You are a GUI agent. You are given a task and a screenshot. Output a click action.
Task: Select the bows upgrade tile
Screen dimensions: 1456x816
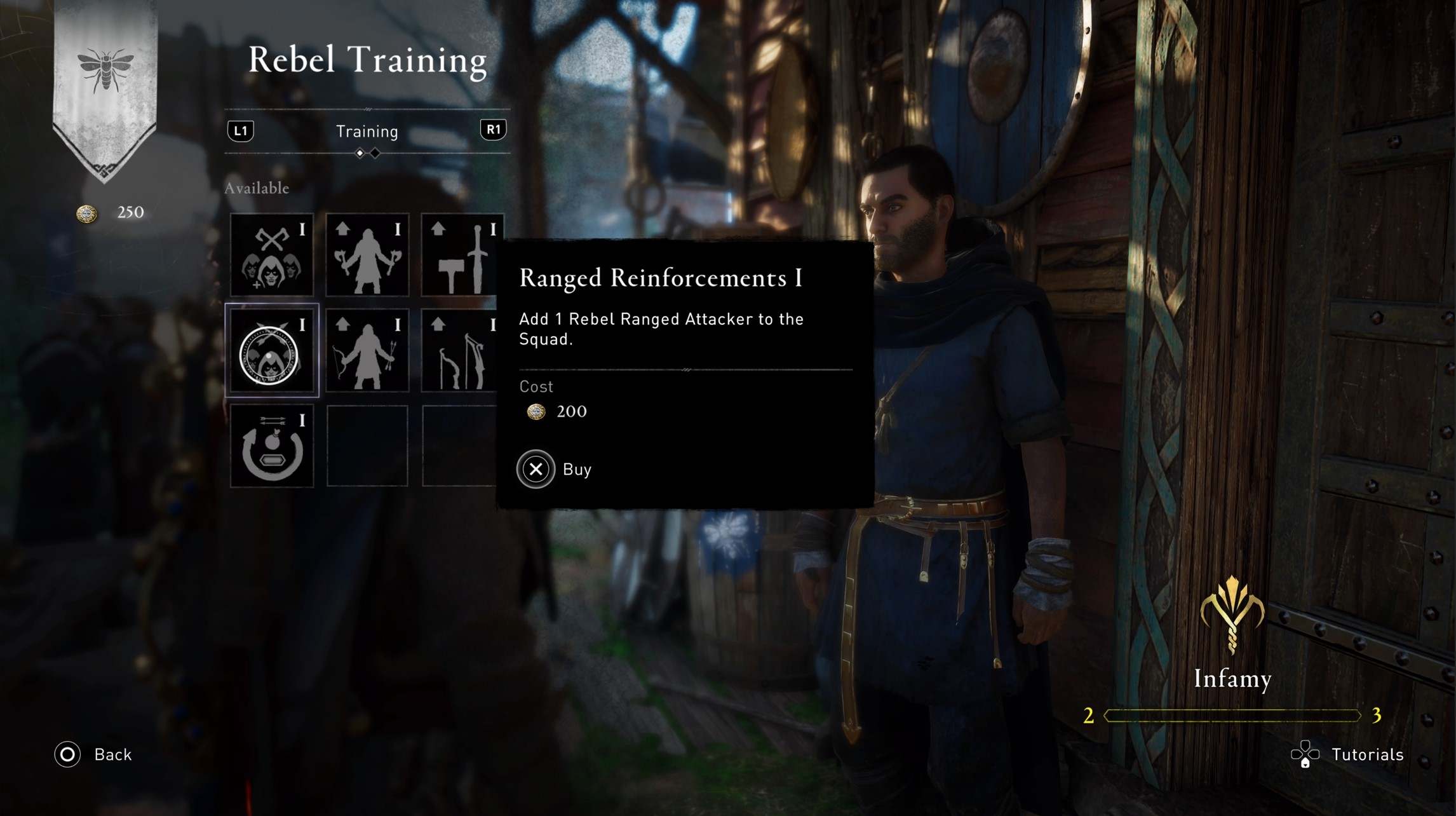point(461,351)
